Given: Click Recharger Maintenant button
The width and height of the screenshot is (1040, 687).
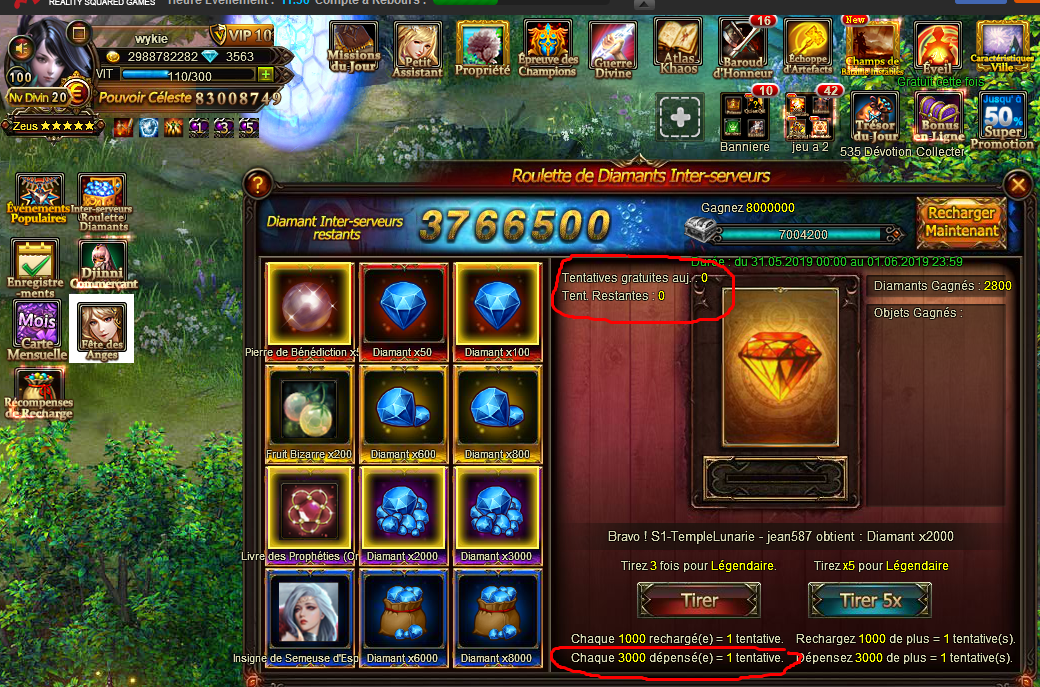Looking at the screenshot, I should click(961, 222).
